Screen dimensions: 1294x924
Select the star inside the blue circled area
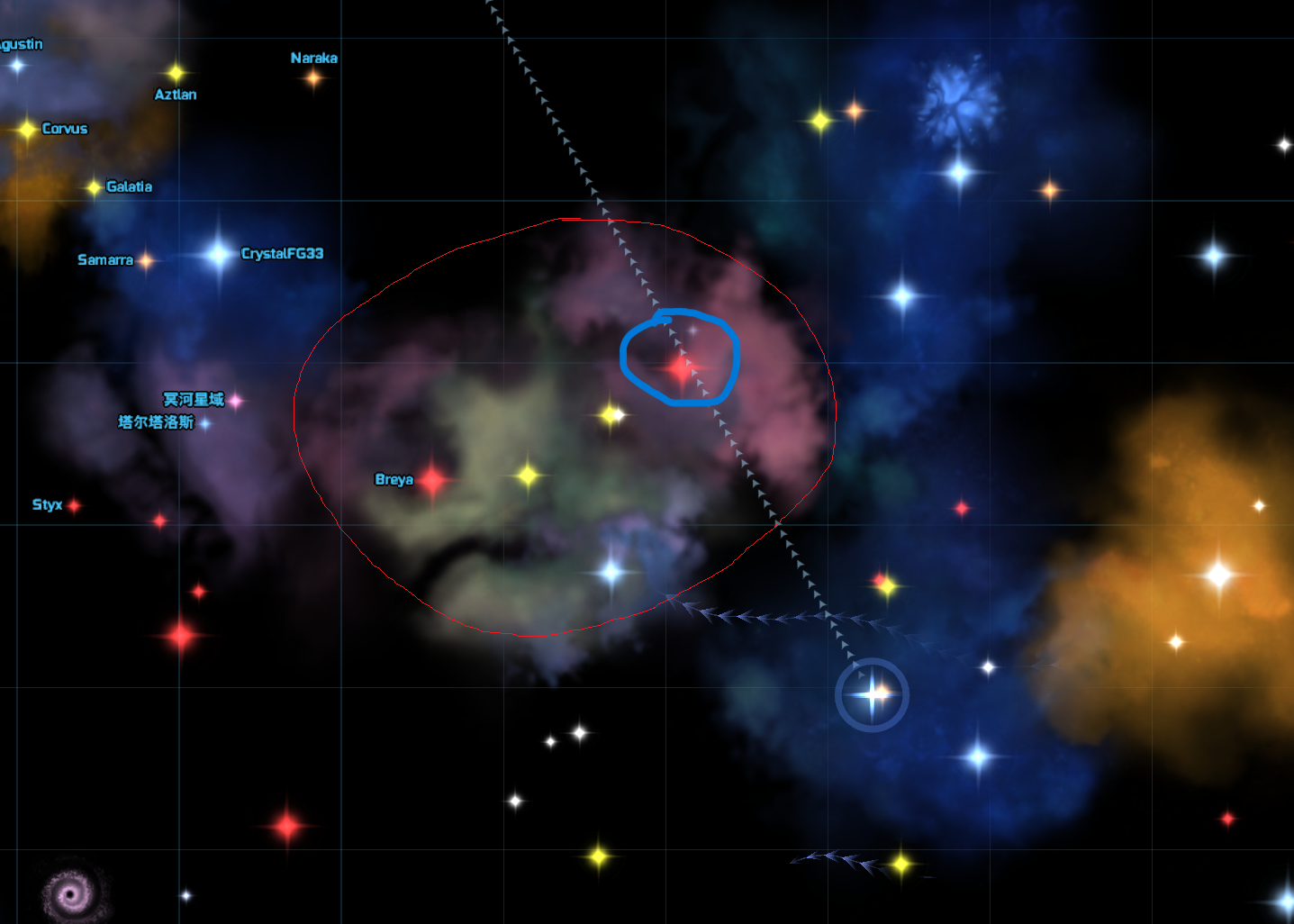682,368
